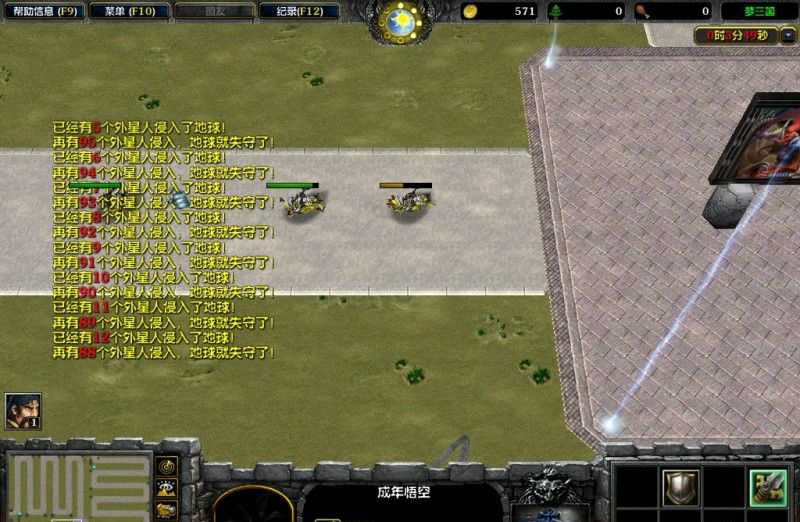The width and height of the screenshot is (800, 522).
Task: Activate the minimap signal ping button
Action: pyautogui.click(x=166, y=467)
